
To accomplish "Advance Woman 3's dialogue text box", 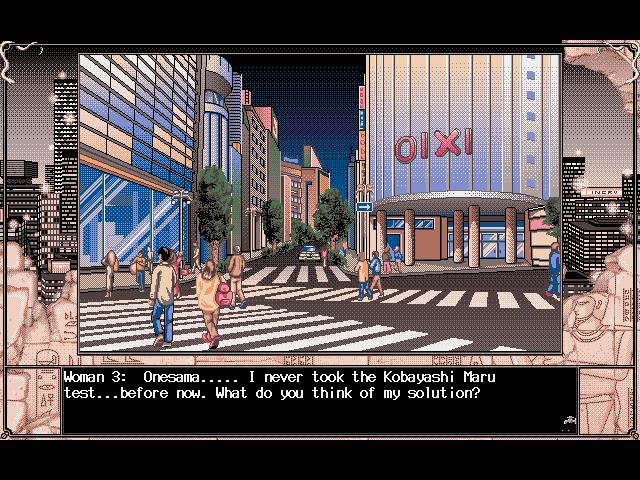I will tap(320, 402).
